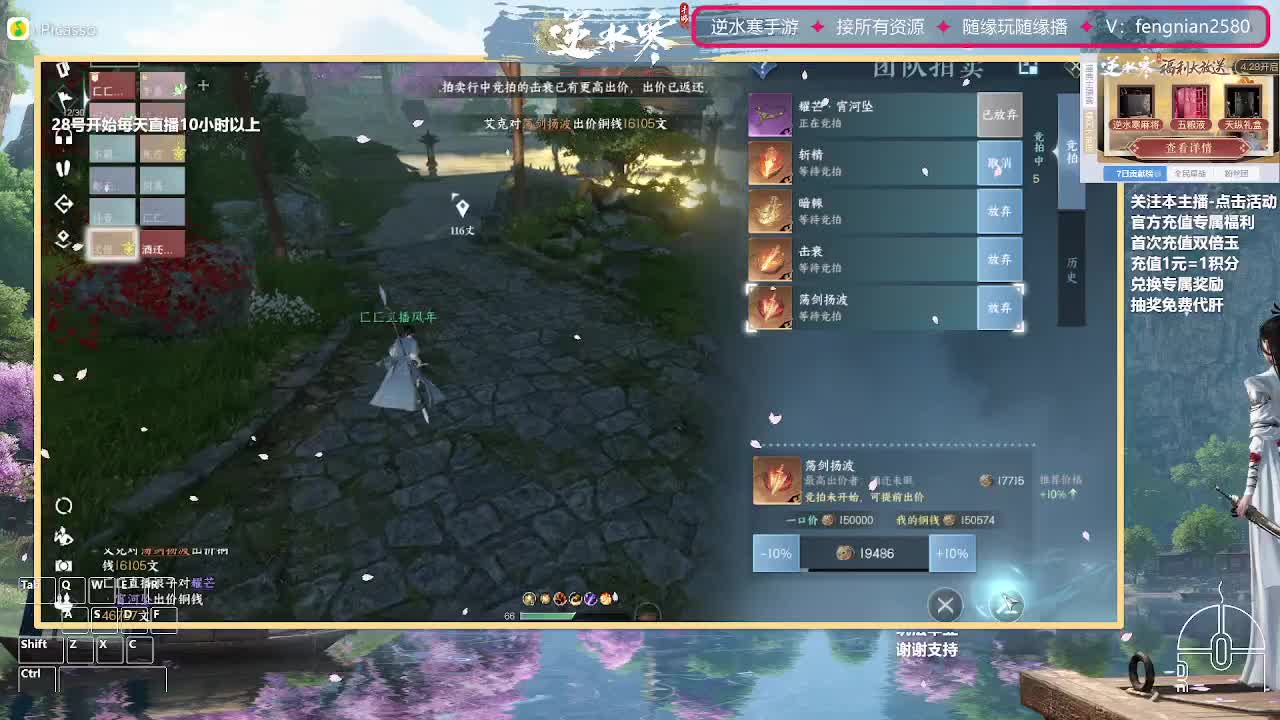Cancel the bid on 斩精 with 取消
The width and height of the screenshot is (1280, 720).
click(x=999, y=163)
